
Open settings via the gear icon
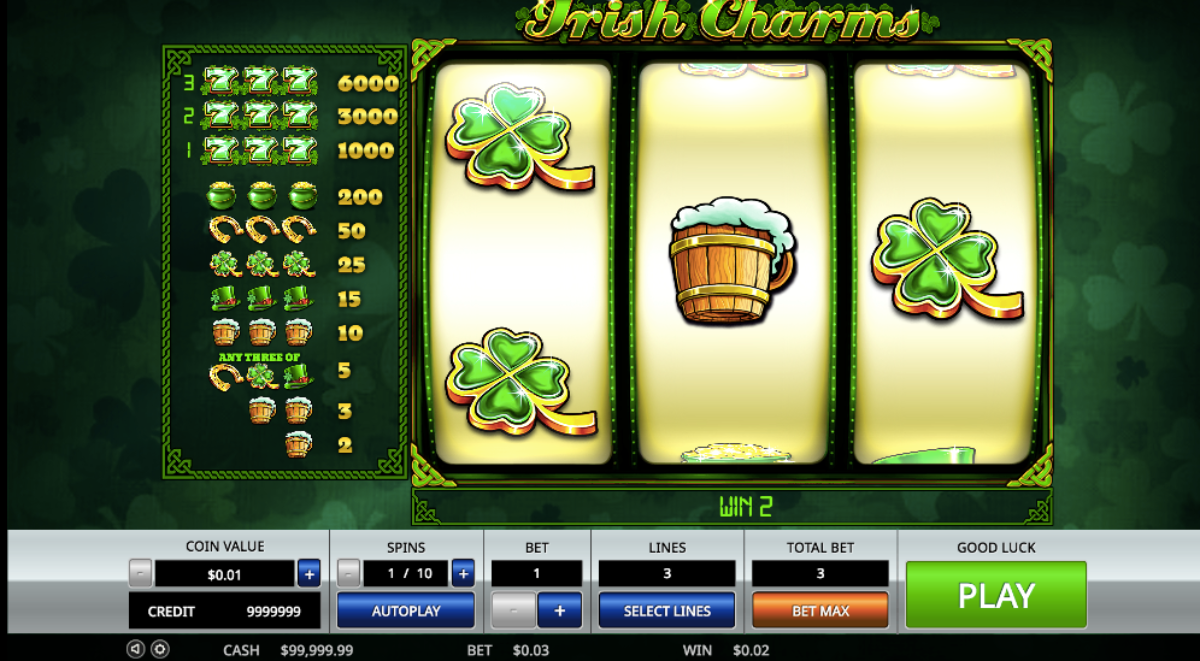click(x=160, y=650)
